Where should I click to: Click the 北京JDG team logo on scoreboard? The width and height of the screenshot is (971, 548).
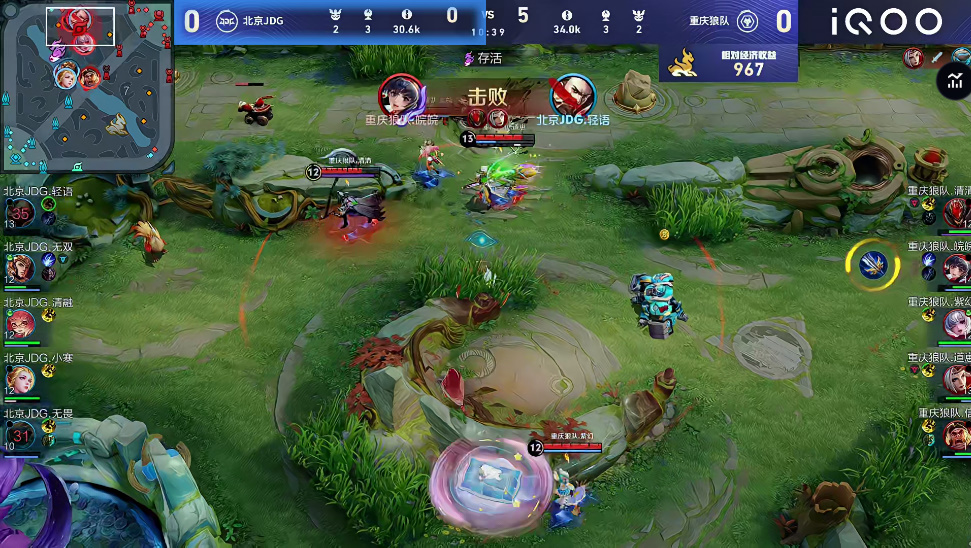pos(226,20)
